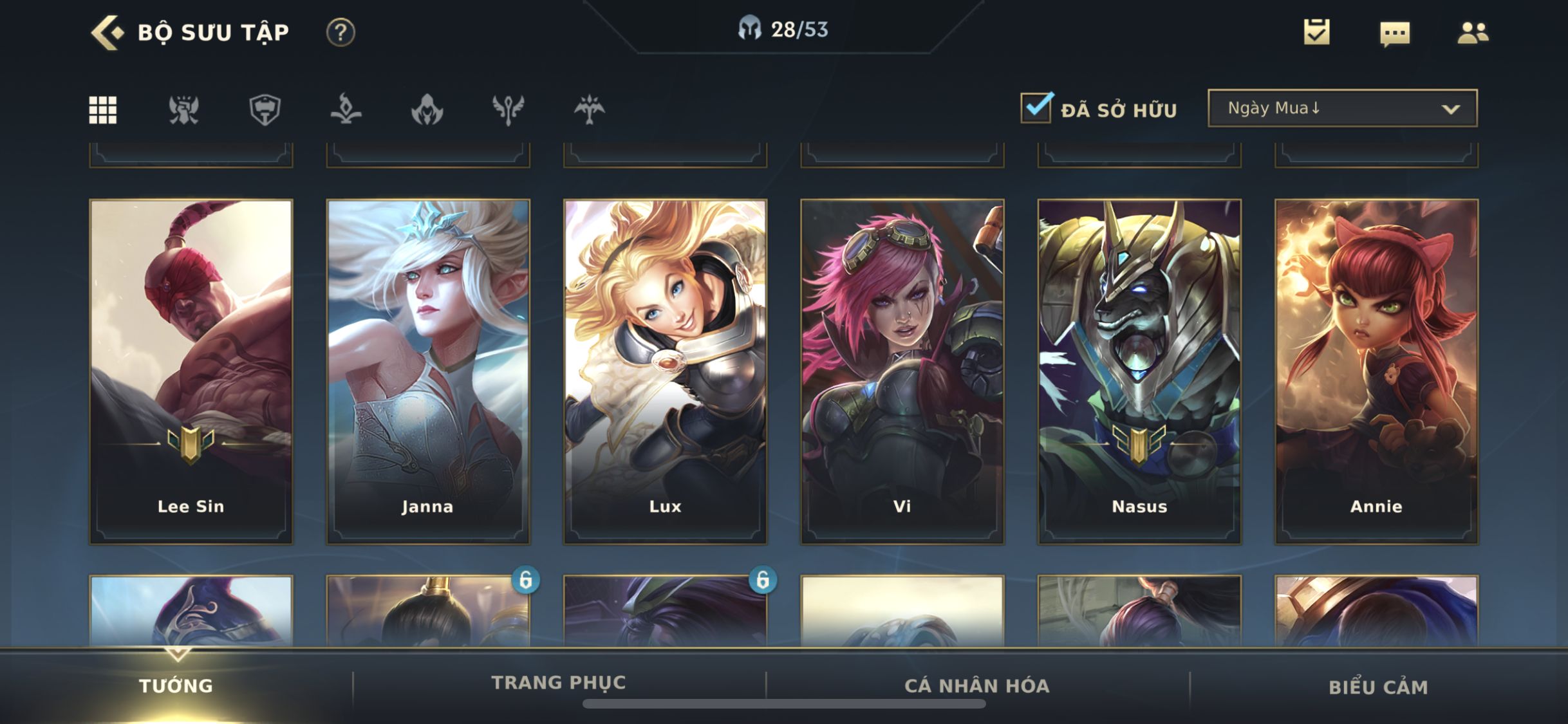
Task: Open the Ngày Mua sort dropdown
Action: click(1342, 108)
